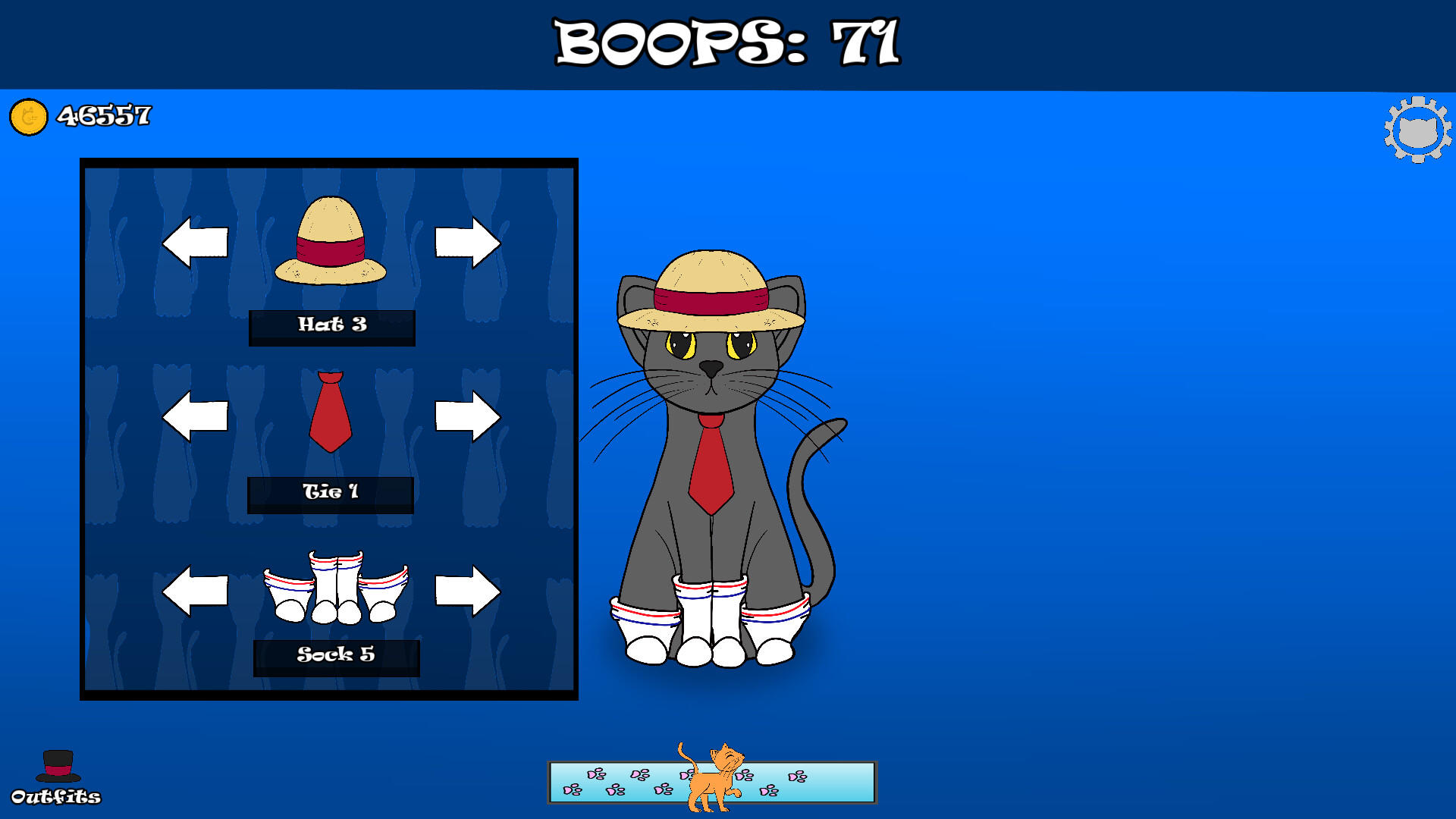Click the cat face inside the gear icon
The width and height of the screenshot is (1456, 819).
(x=1417, y=129)
